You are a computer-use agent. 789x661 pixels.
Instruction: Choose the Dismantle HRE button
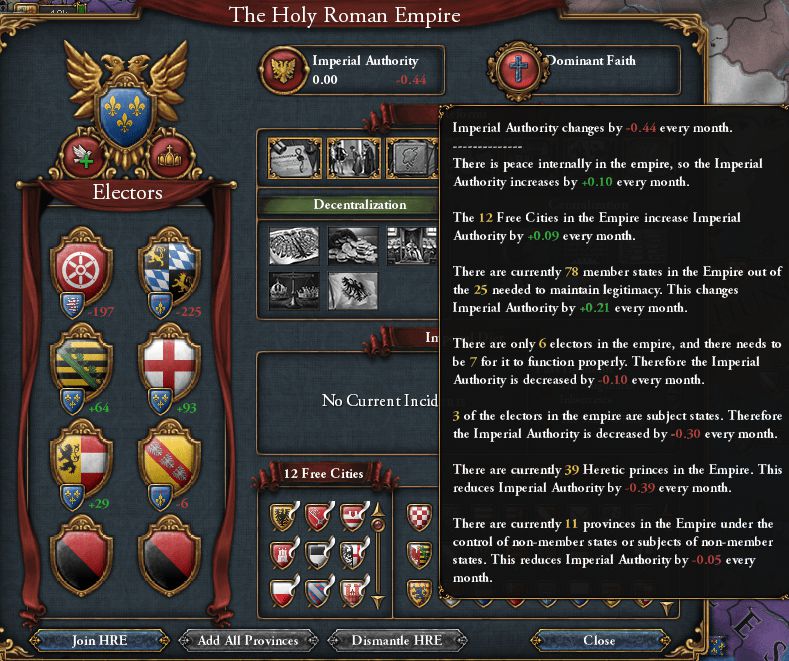pyautogui.click(x=383, y=640)
